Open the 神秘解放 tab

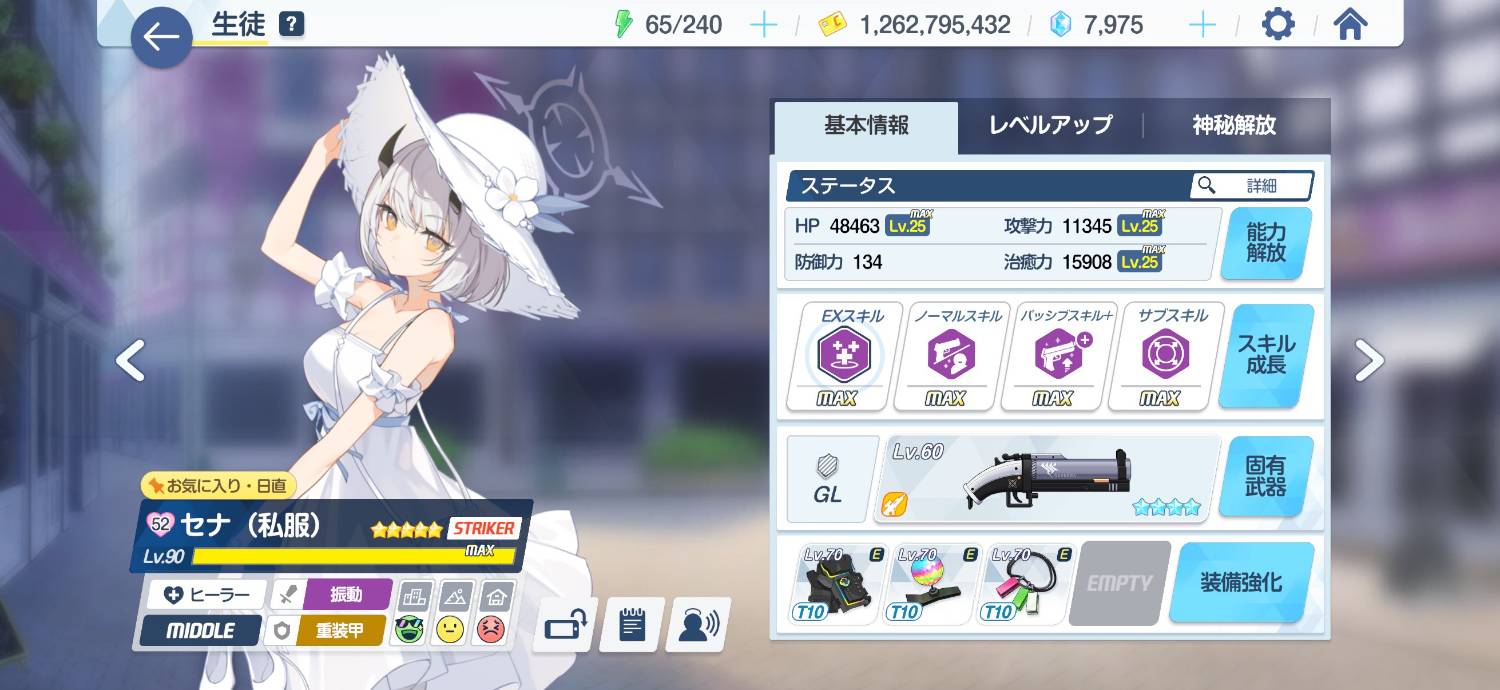pos(1234,126)
